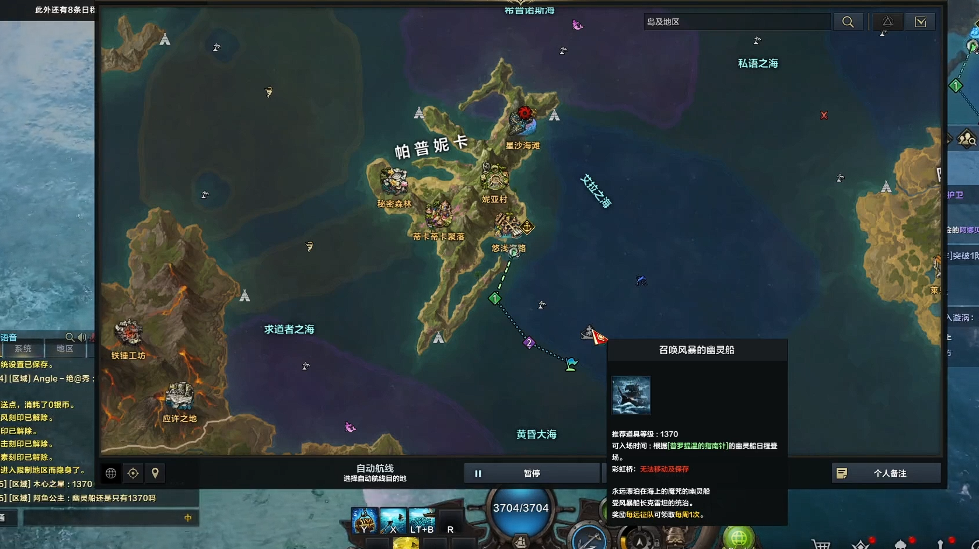This screenshot has height=549, width=979.
Task: Pause the auto route with 暂停
Action: [x=530, y=473]
